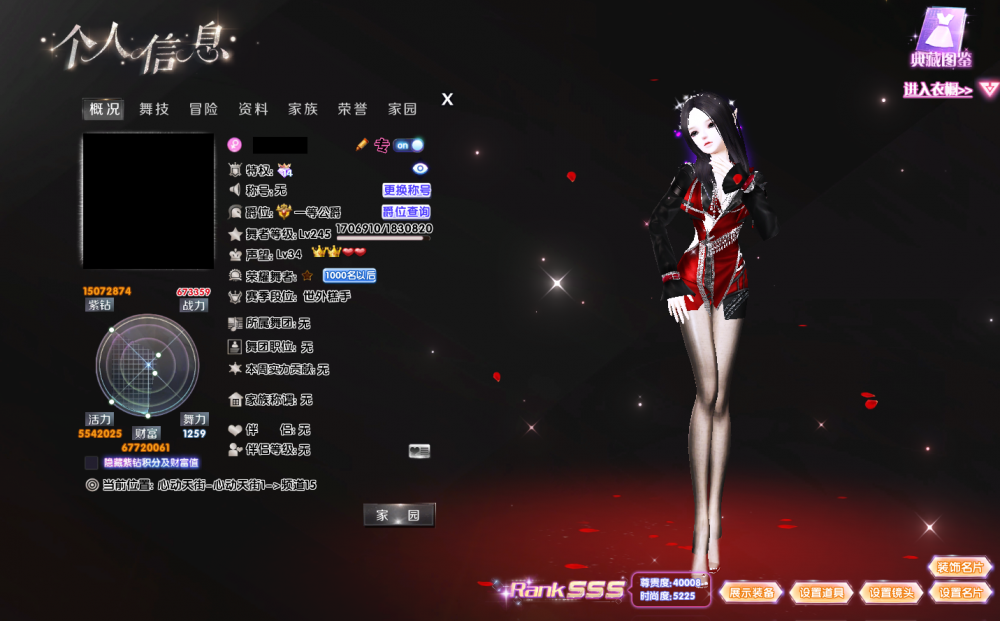Open the 冒险 tab
The width and height of the screenshot is (1000, 621).
[x=203, y=109]
